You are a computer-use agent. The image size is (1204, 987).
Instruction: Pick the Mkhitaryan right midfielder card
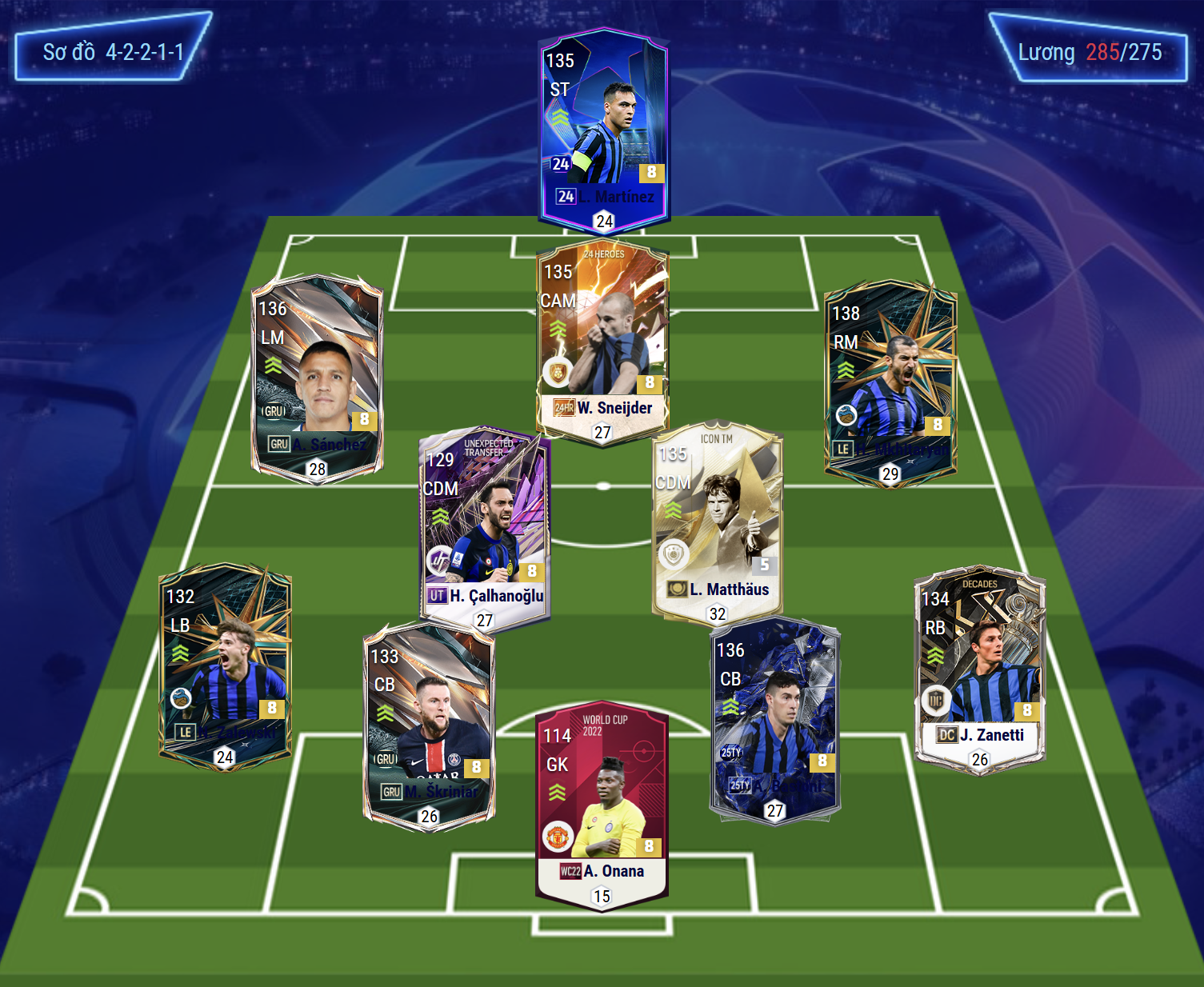[890, 380]
